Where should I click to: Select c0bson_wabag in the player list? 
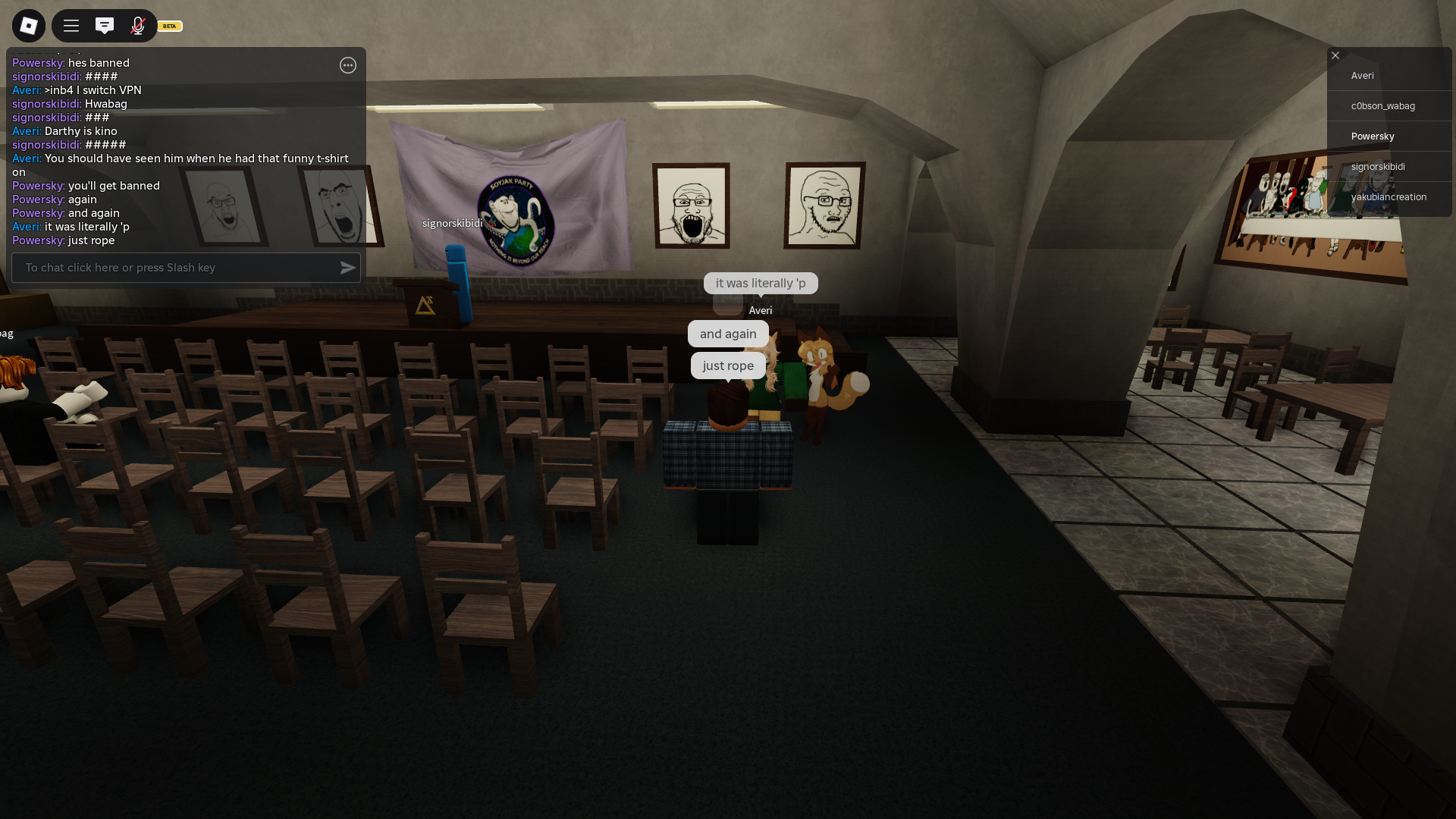(x=1383, y=106)
